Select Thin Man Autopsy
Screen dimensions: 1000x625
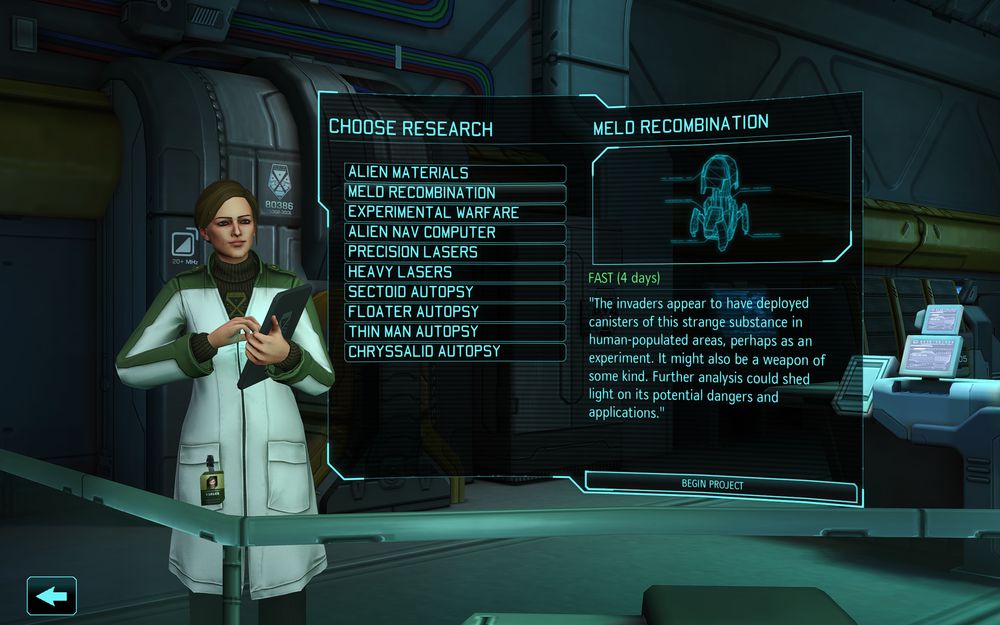(x=455, y=331)
